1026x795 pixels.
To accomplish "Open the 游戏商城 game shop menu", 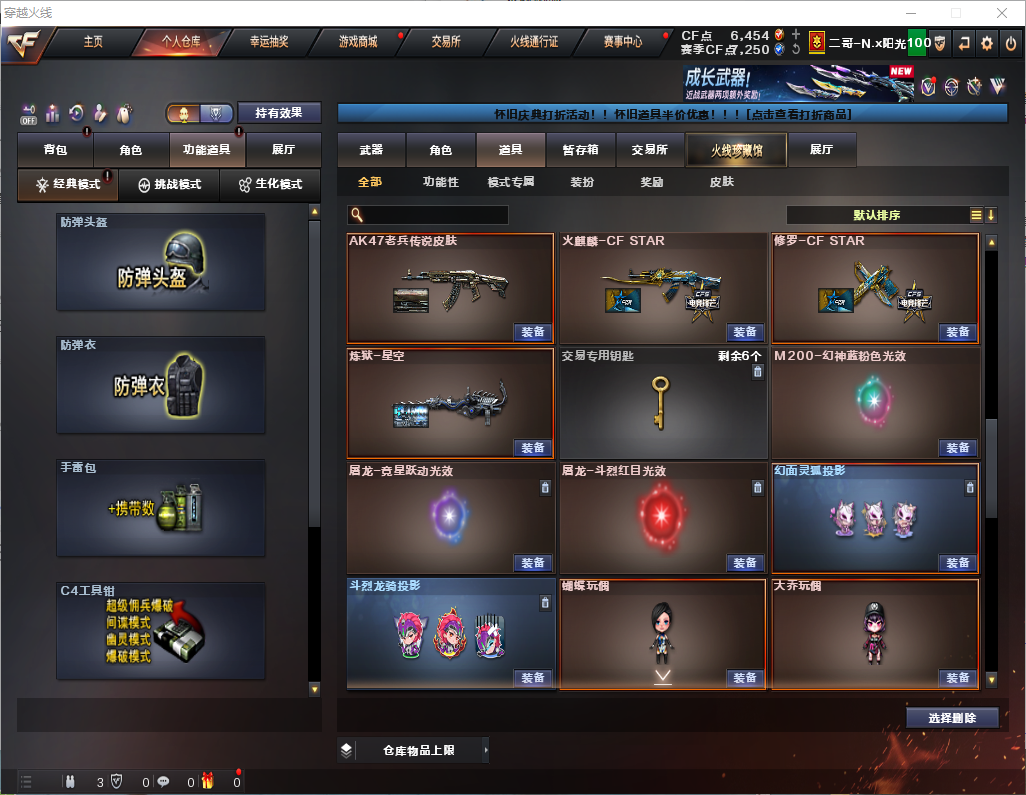I will pos(358,42).
